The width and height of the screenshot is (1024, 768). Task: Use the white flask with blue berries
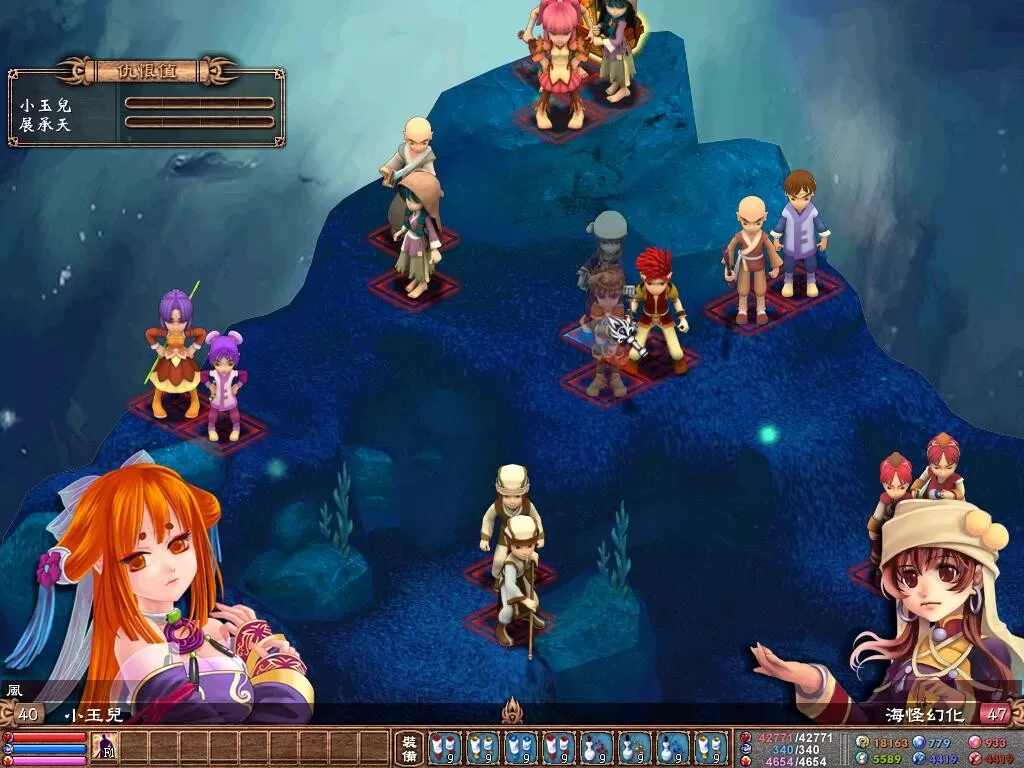click(x=673, y=748)
